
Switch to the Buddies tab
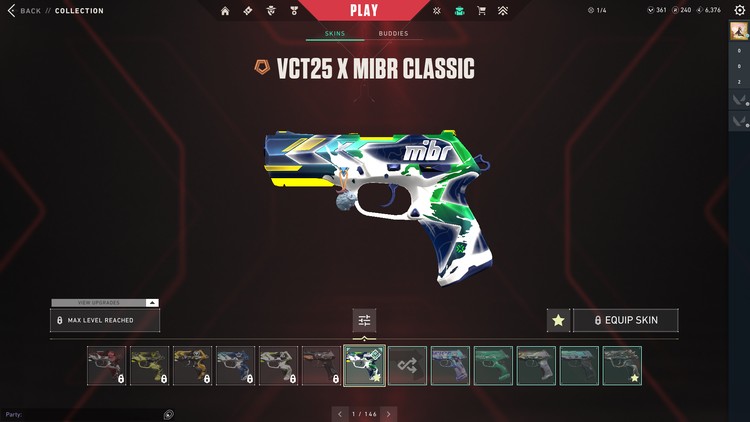[x=393, y=33]
